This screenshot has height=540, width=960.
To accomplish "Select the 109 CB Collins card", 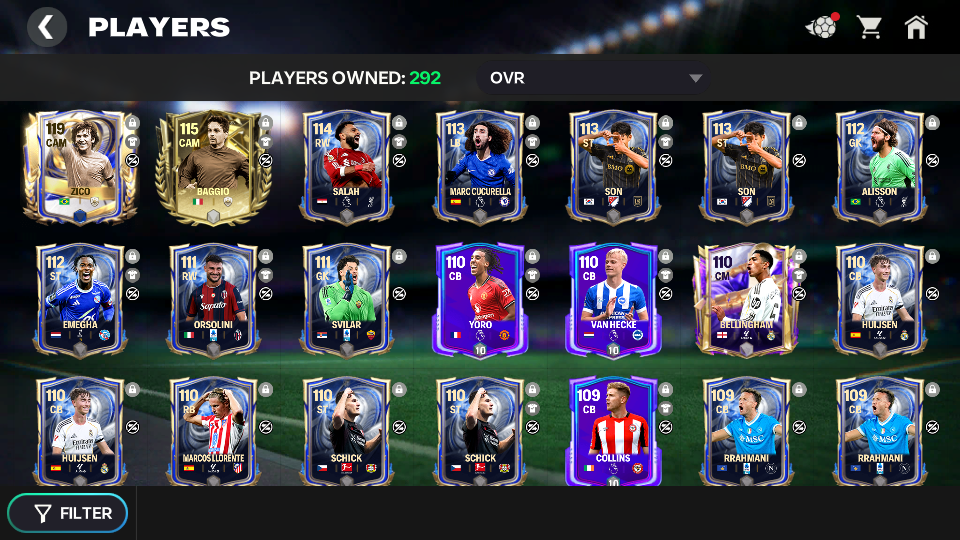I will click(611, 431).
